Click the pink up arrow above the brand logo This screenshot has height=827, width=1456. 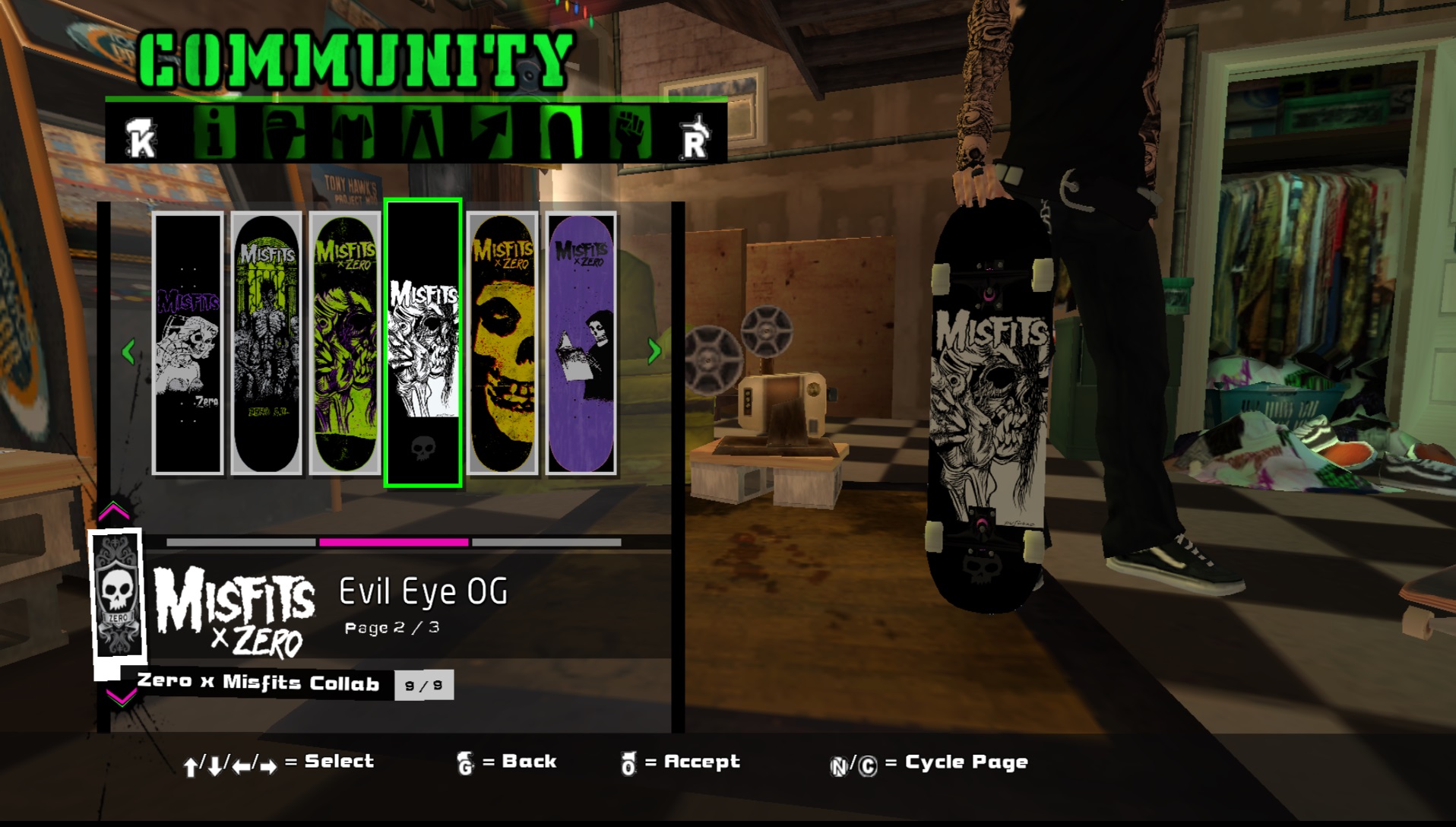(114, 511)
